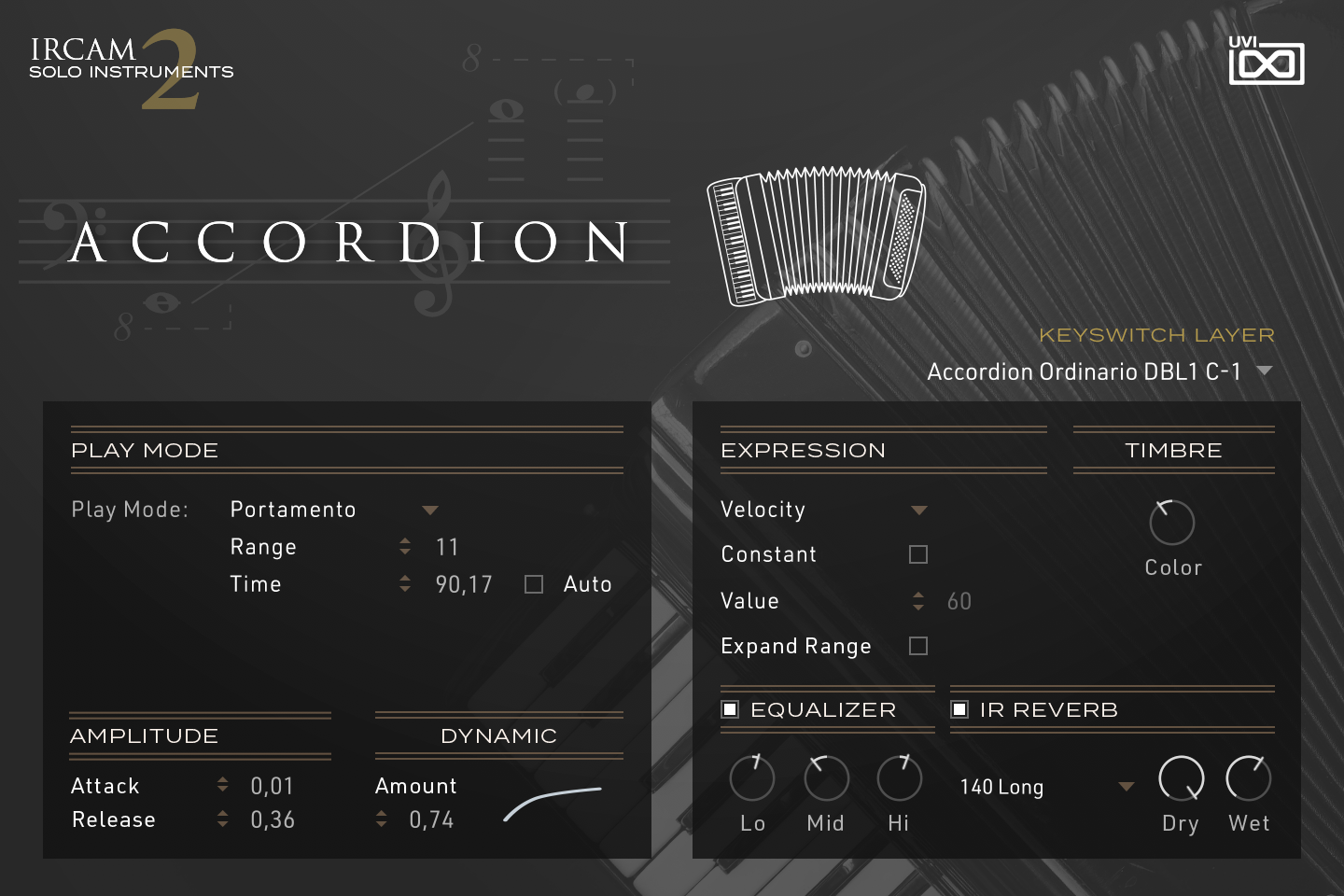Adjust the Wet reverb knob
This screenshot has width=1344, height=896.
tap(1248, 777)
